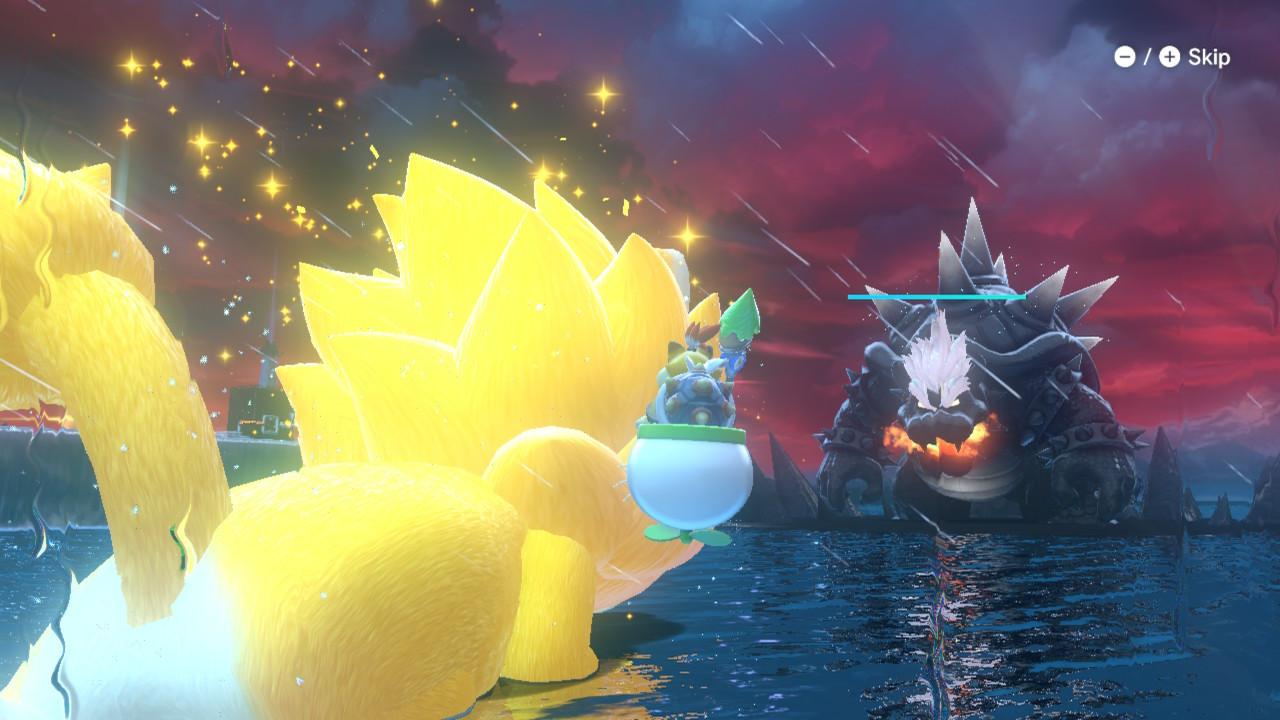The width and height of the screenshot is (1280, 720).
Task: Click the minus button icon beside Skip
Action: (1126, 57)
